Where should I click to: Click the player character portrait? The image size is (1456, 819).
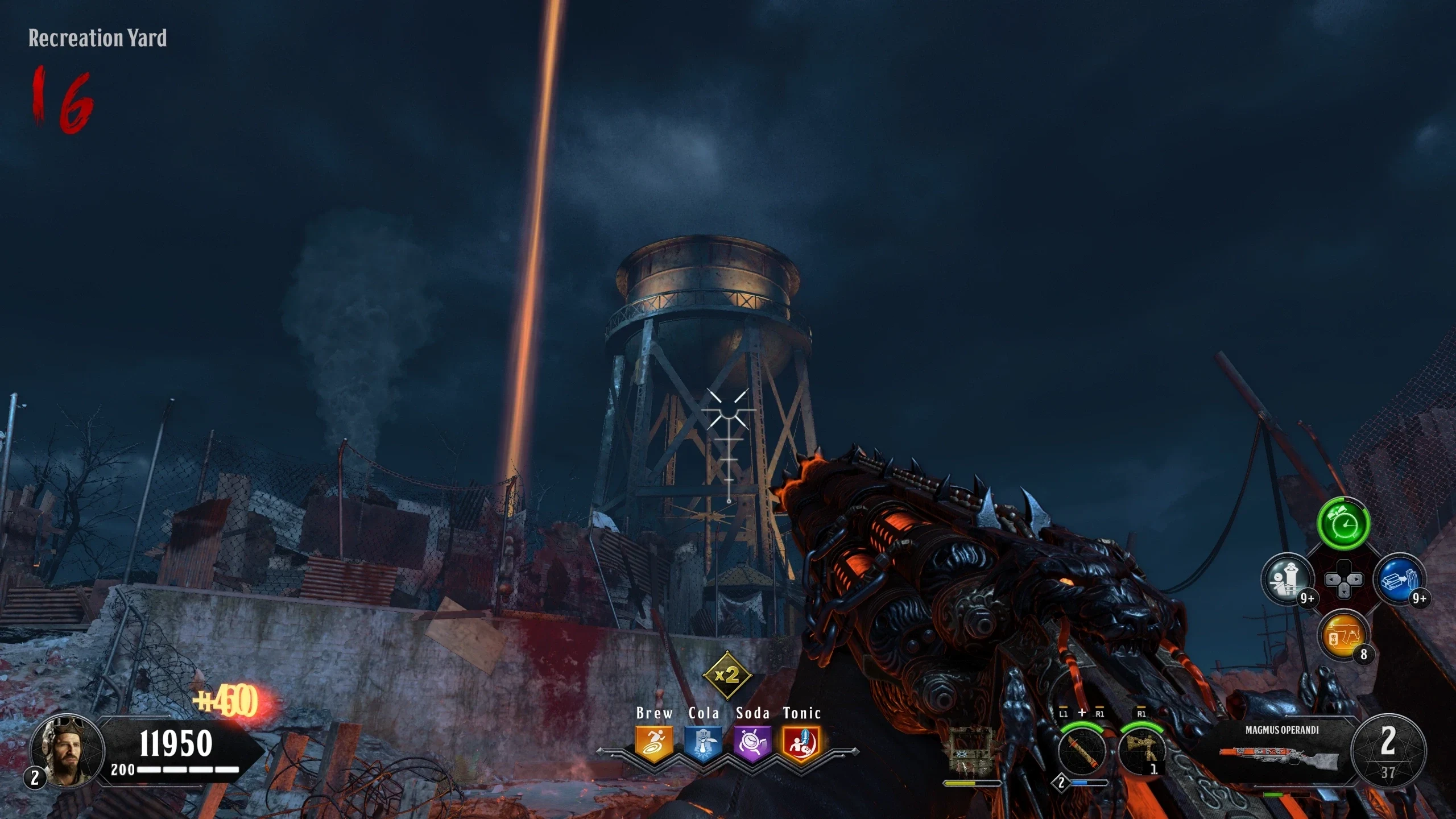pos(67,750)
